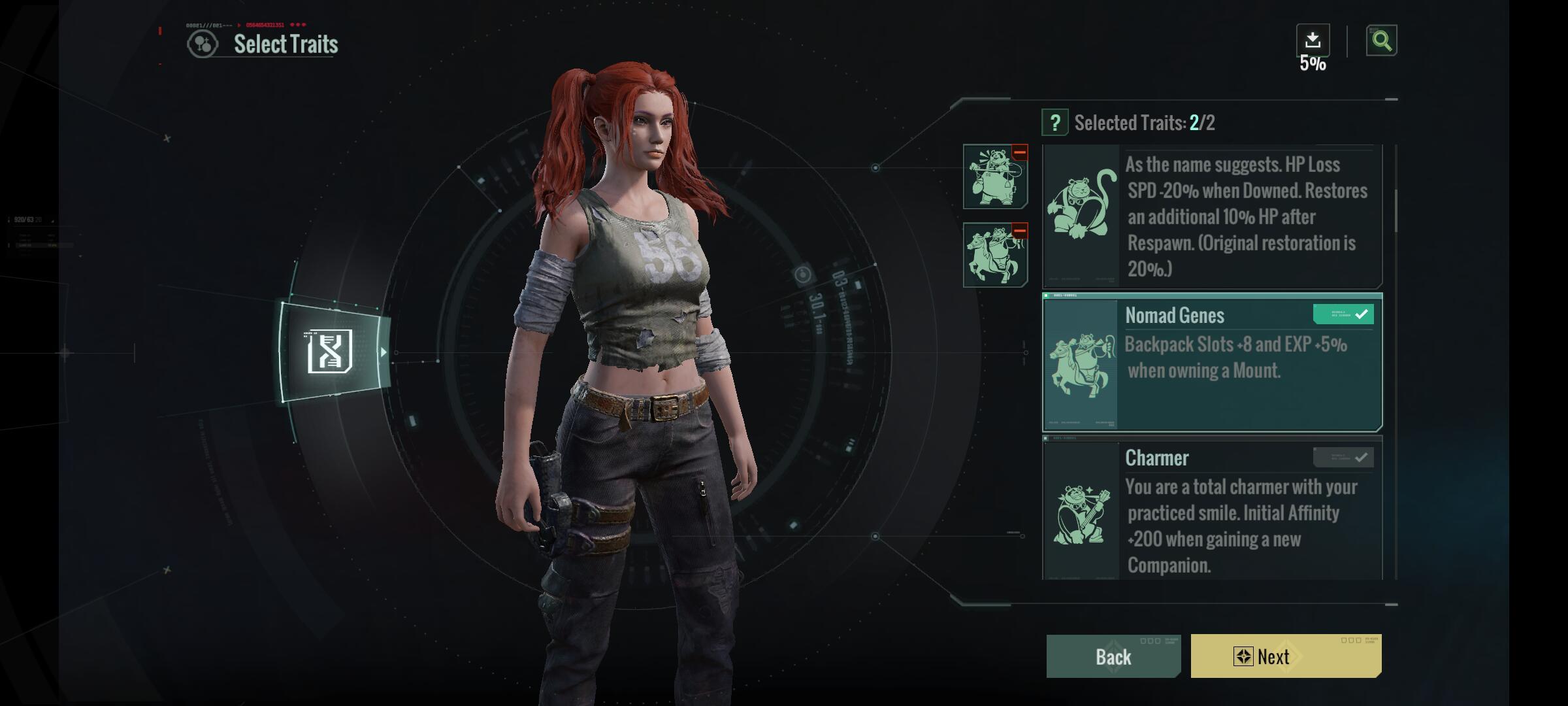Viewport: 1568px width, 706px height.
Task: Open the search magnifier tool
Action: coord(1382,41)
